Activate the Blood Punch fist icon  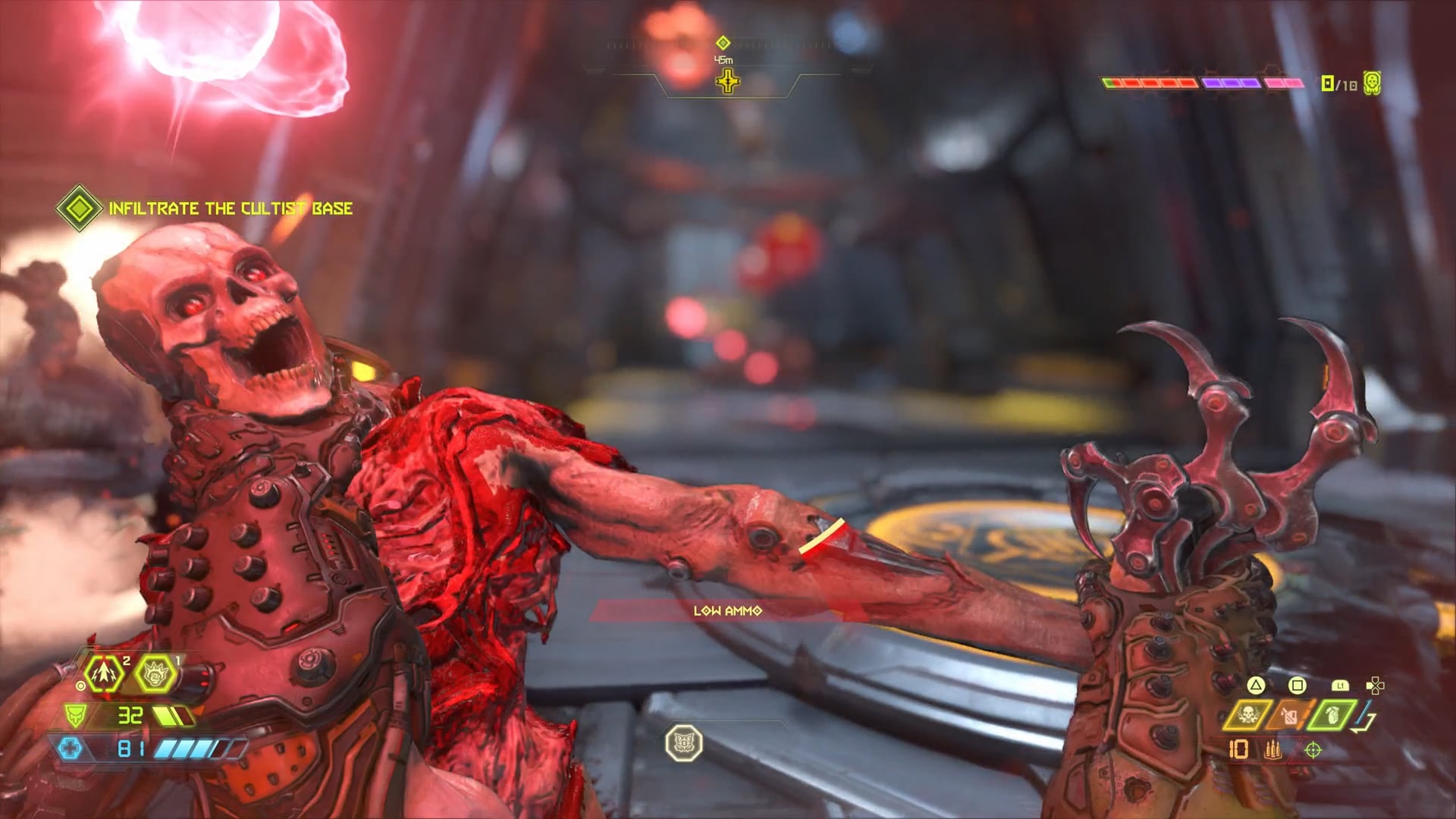[x=155, y=673]
